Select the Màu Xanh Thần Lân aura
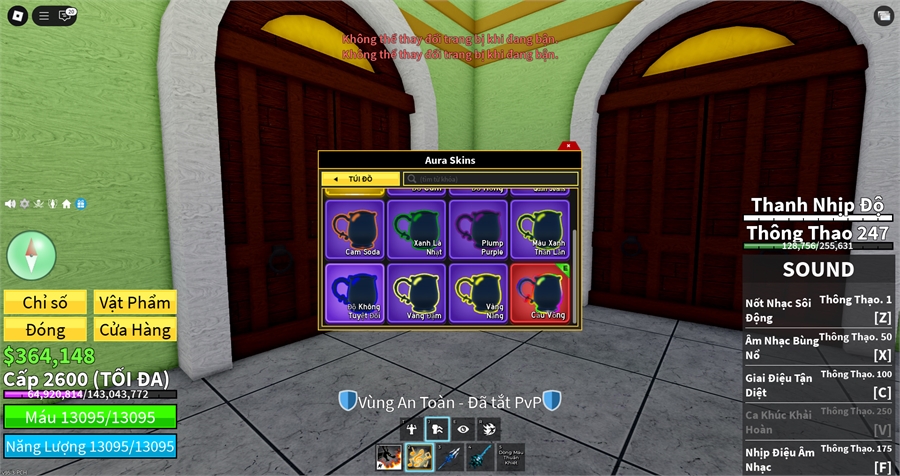 pos(539,229)
